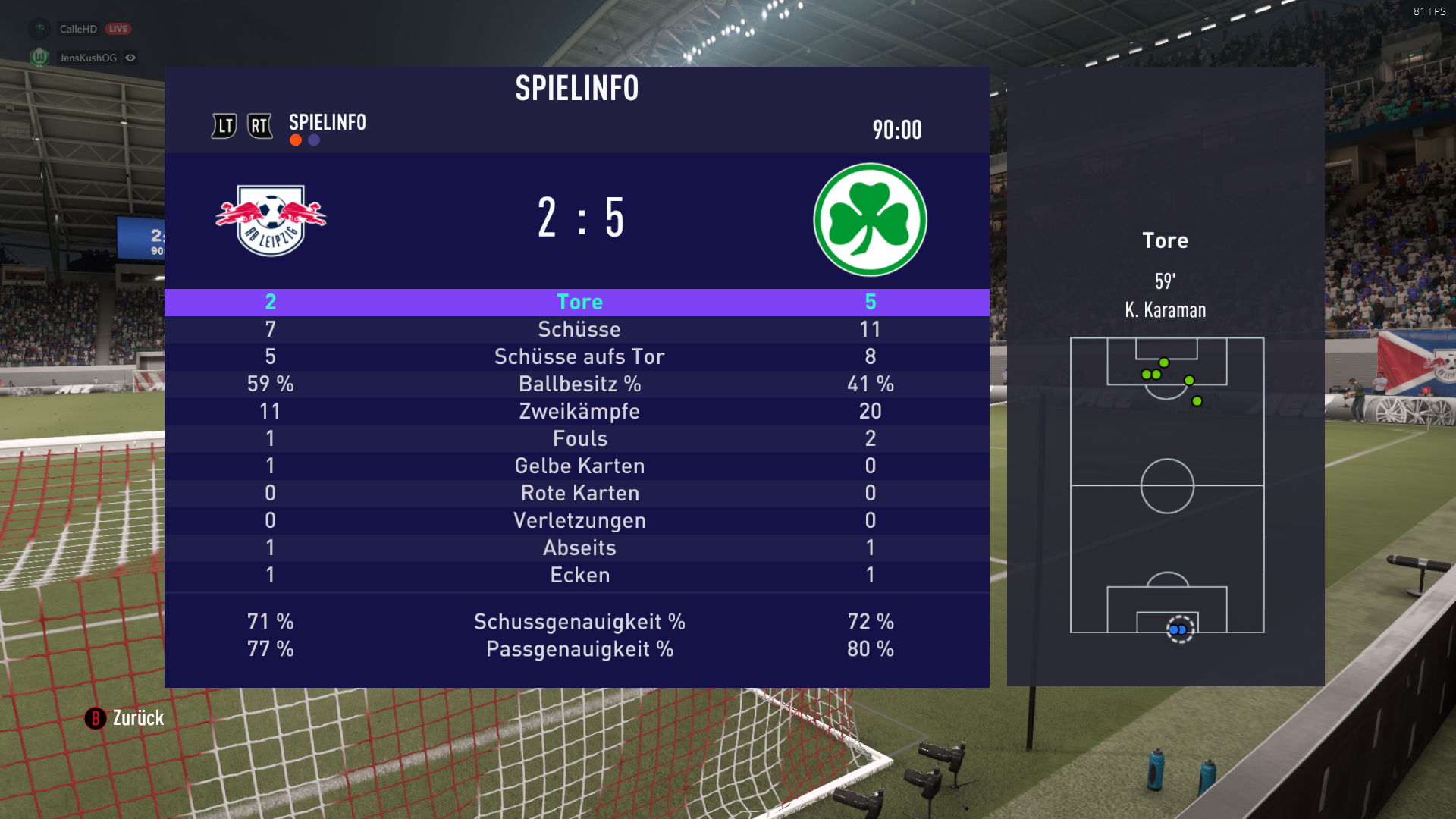Select the Schussgenauigkeit % row

tap(579, 622)
